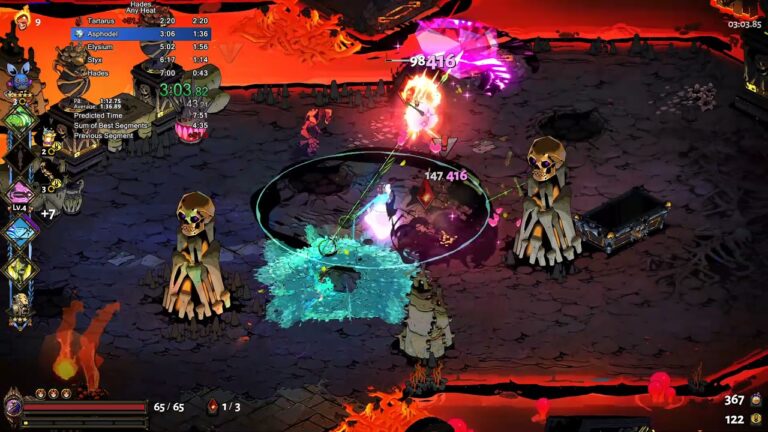This screenshot has width=768, height=432.
Task: Click the red bloodstone icon beside 1/3
Action: (212, 407)
